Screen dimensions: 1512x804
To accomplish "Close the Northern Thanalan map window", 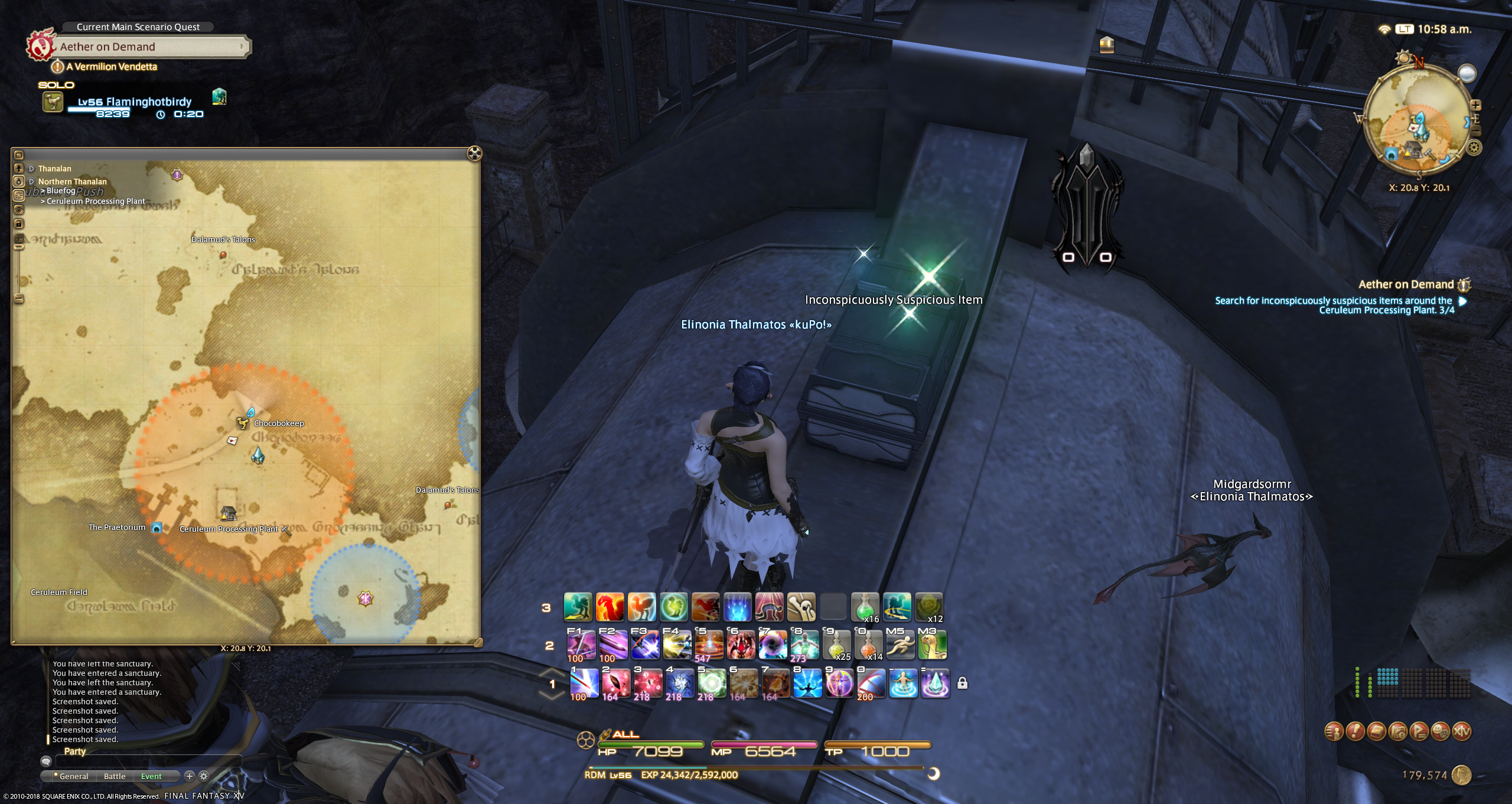I will point(474,154).
